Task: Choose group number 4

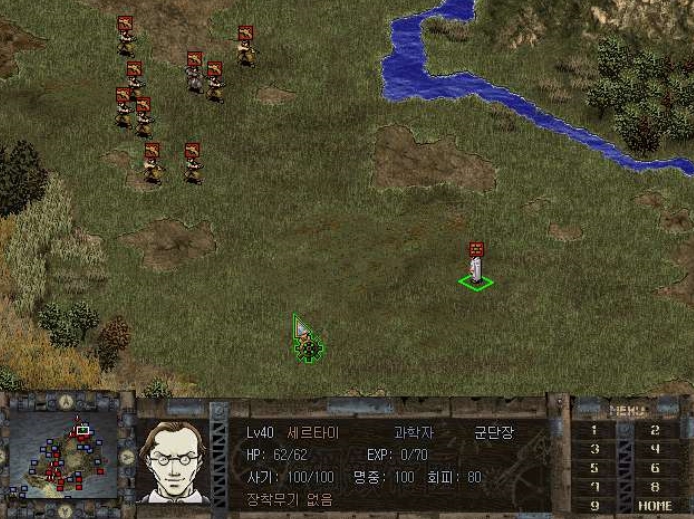Action: point(655,449)
